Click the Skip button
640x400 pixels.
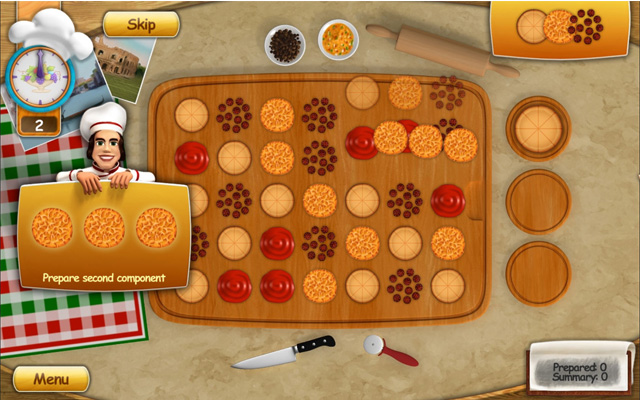141,24
